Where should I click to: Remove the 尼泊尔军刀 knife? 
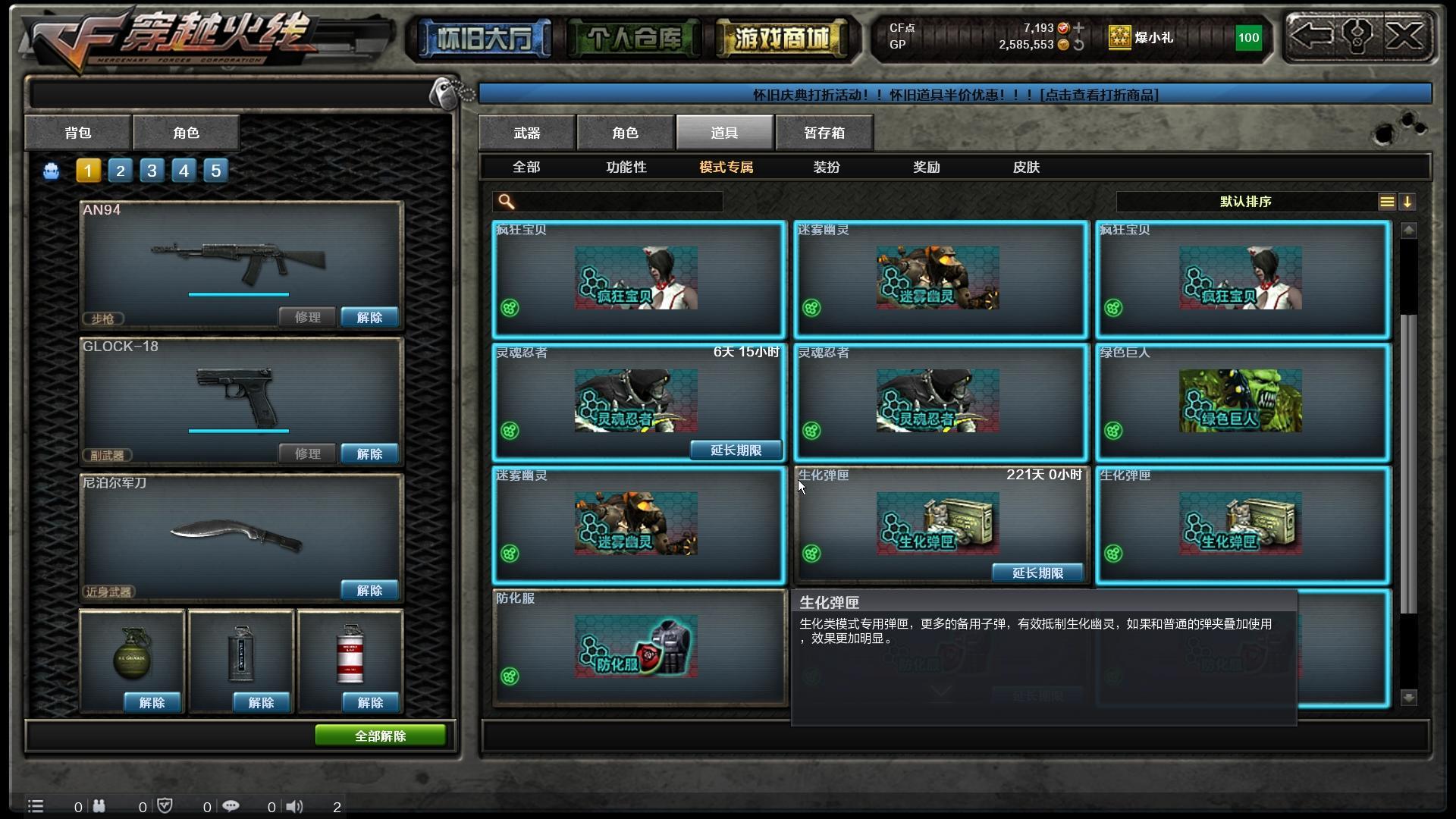tap(369, 591)
